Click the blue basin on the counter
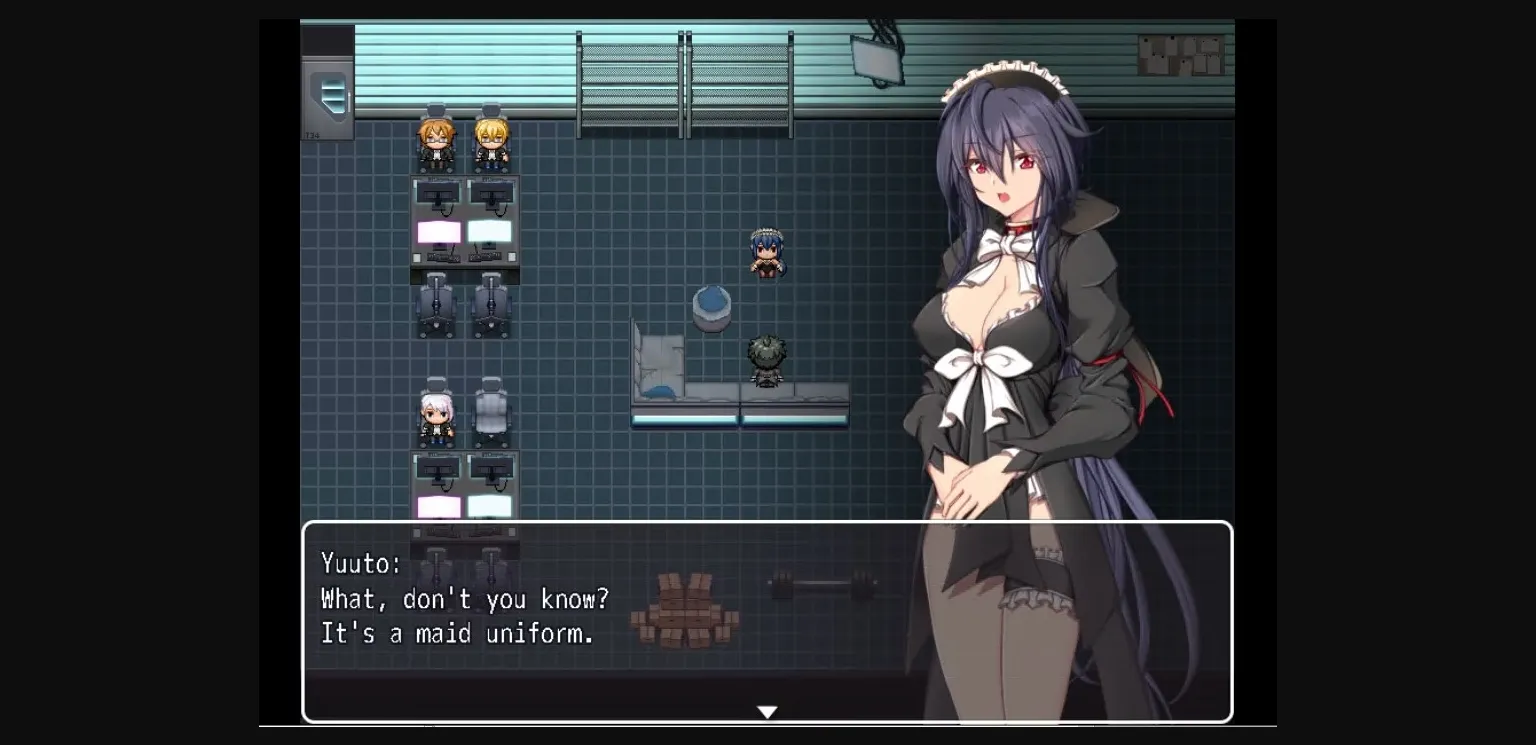 click(711, 308)
